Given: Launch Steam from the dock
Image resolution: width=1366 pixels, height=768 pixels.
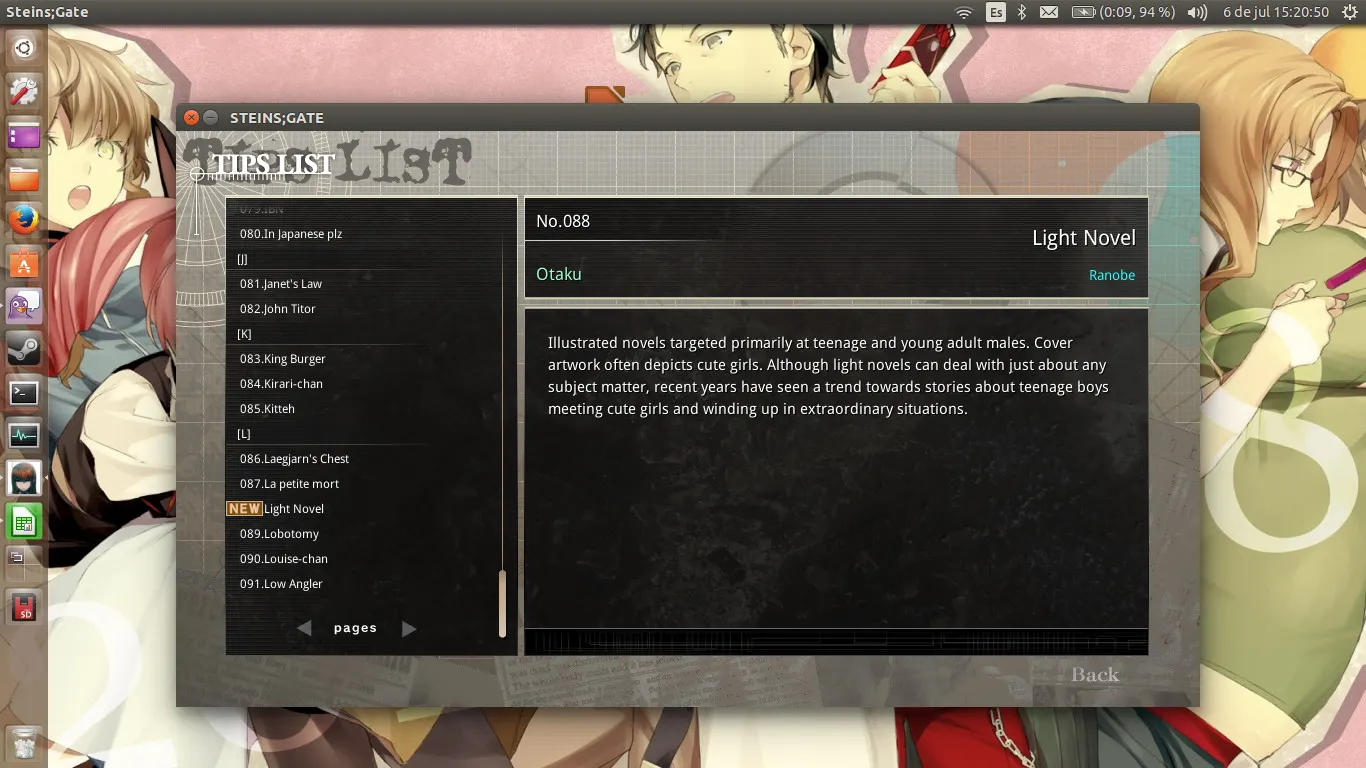Looking at the screenshot, I should click(23, 350).
